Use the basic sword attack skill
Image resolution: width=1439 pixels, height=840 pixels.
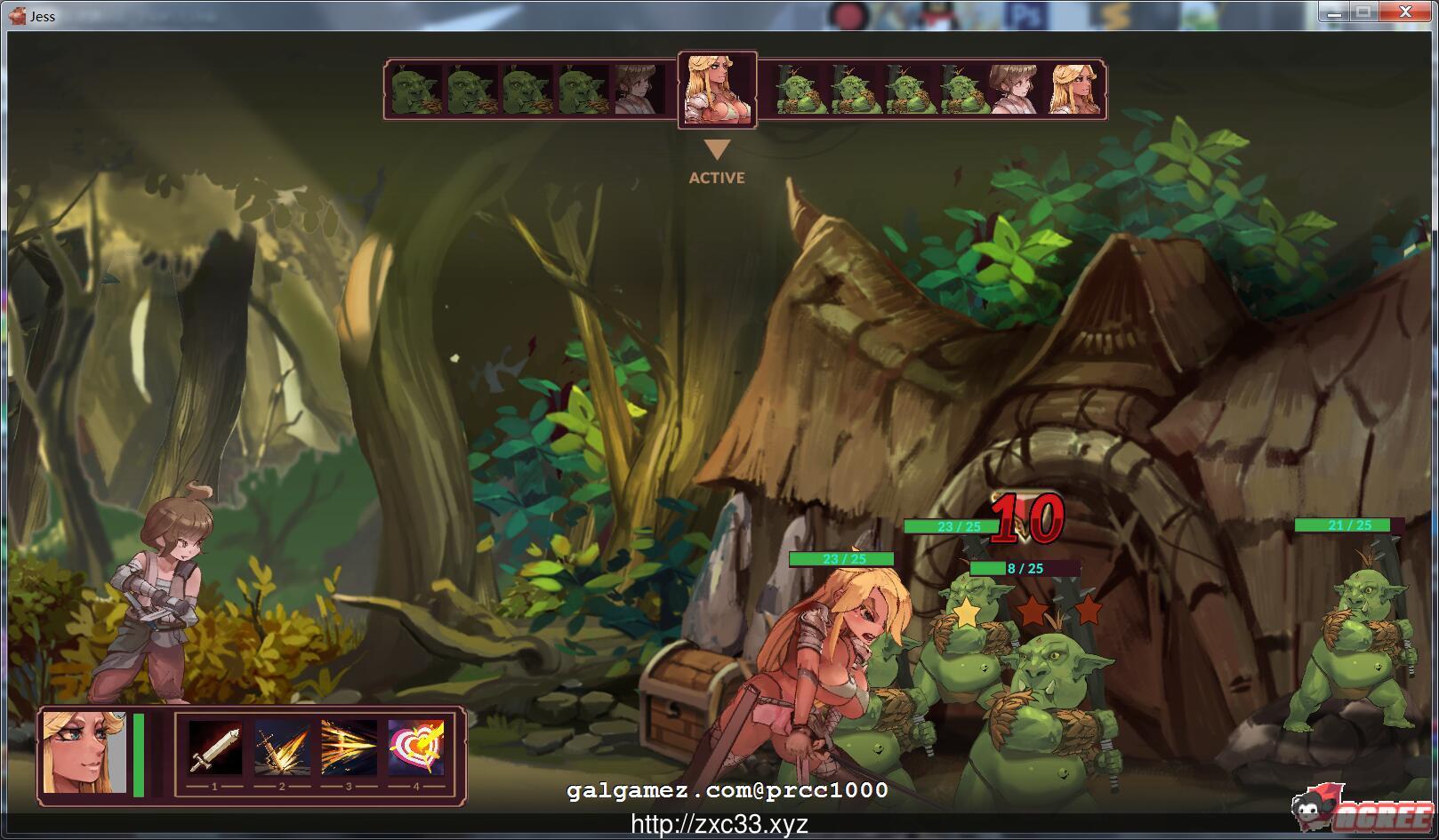point(214,748)
